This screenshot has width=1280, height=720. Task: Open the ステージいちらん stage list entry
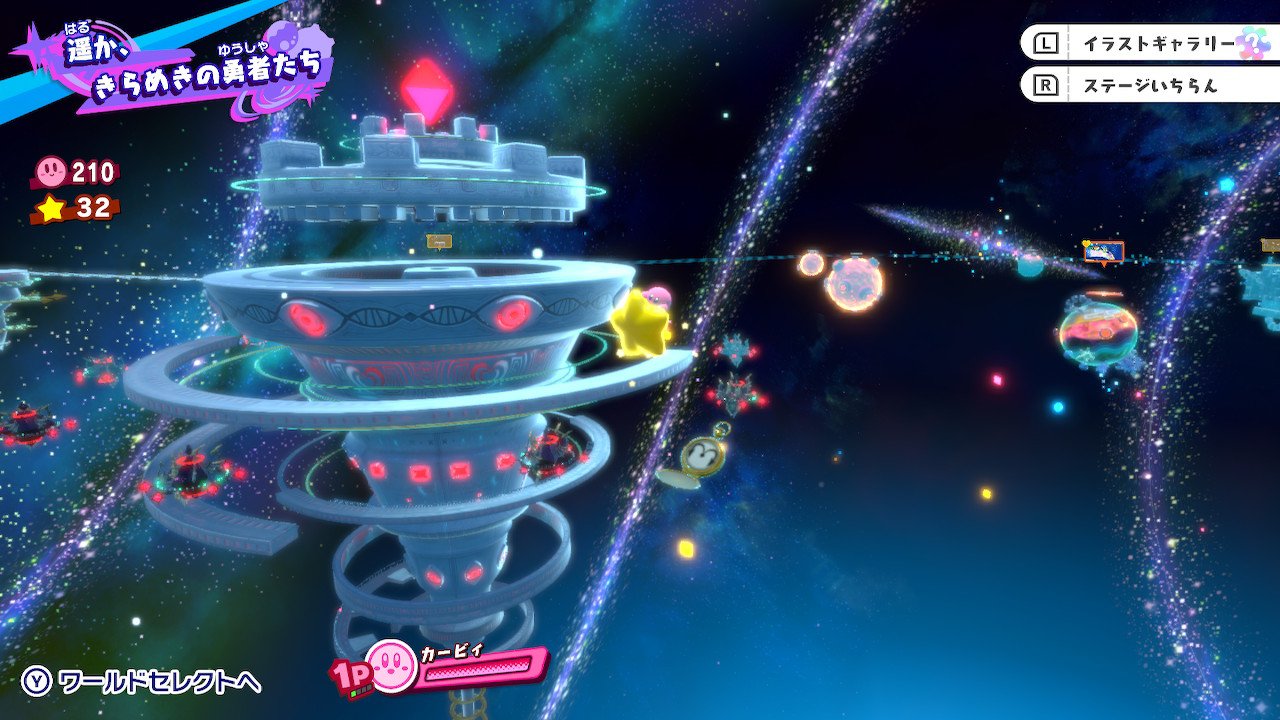(x=1148, y=87)
